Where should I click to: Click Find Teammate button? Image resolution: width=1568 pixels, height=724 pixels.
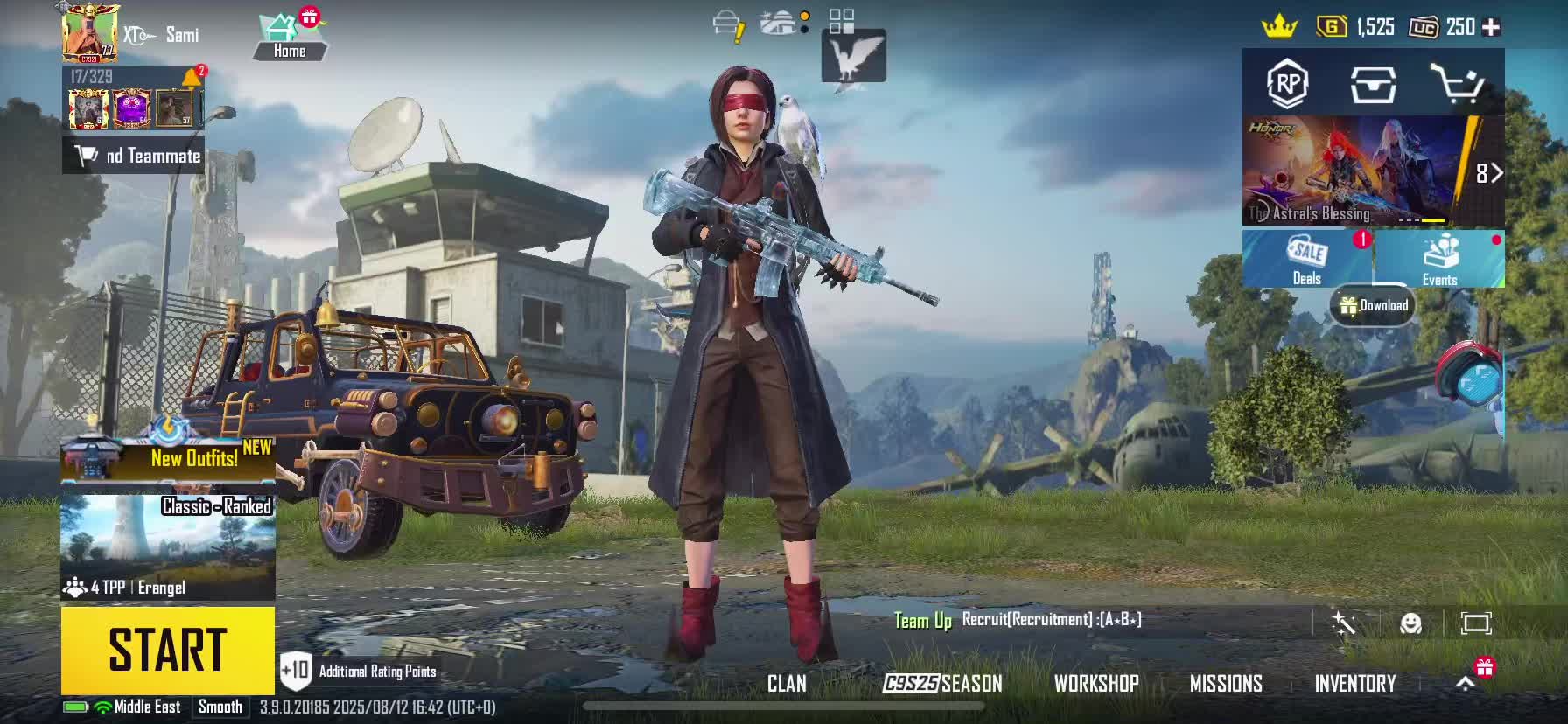coord(134,156)
